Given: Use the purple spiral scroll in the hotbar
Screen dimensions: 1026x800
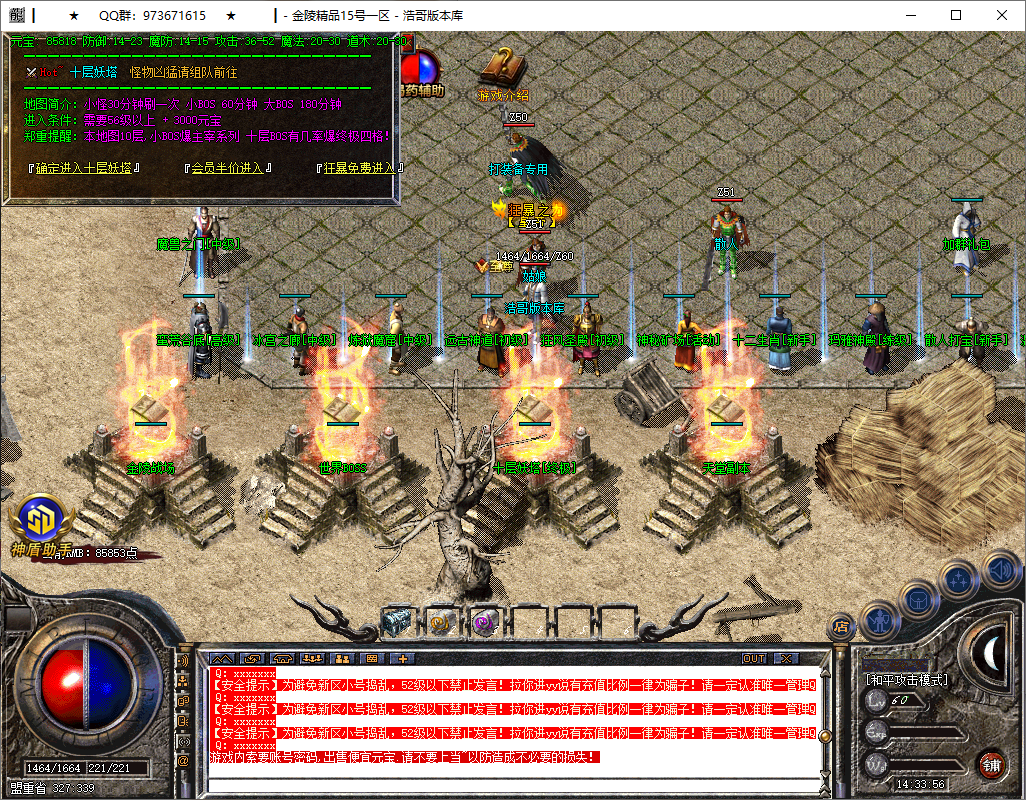Looking at the screenshot, I should pyautogui.click(x=485, y=621).
